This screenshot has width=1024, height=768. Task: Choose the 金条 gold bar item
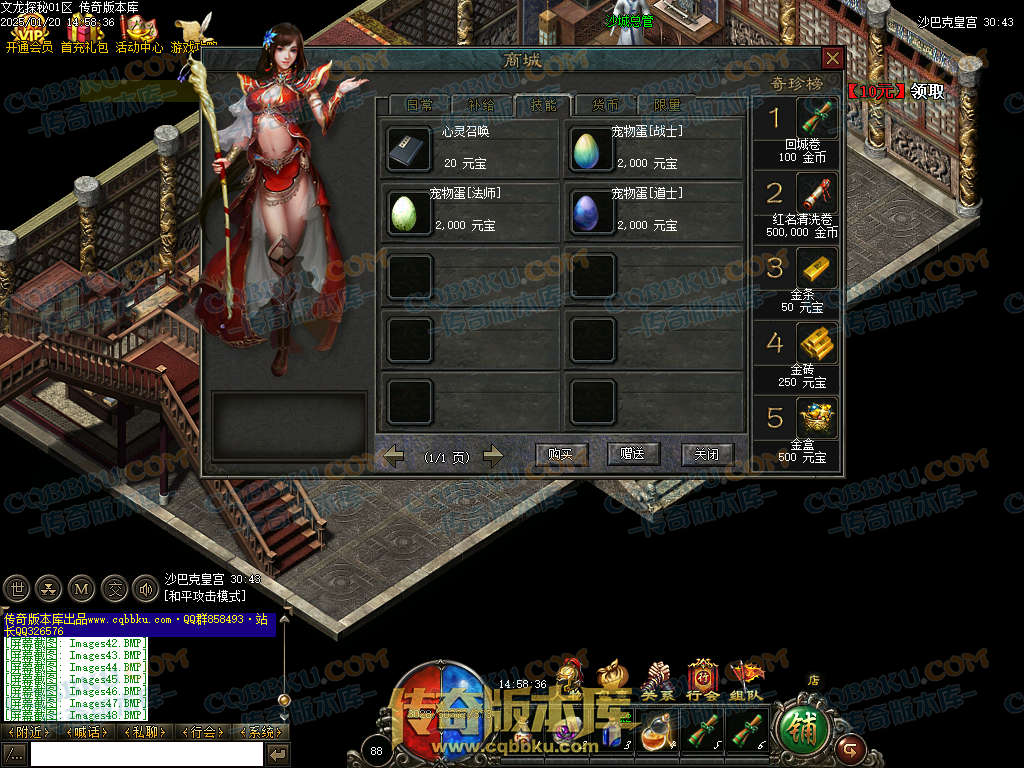pos(817,268)
